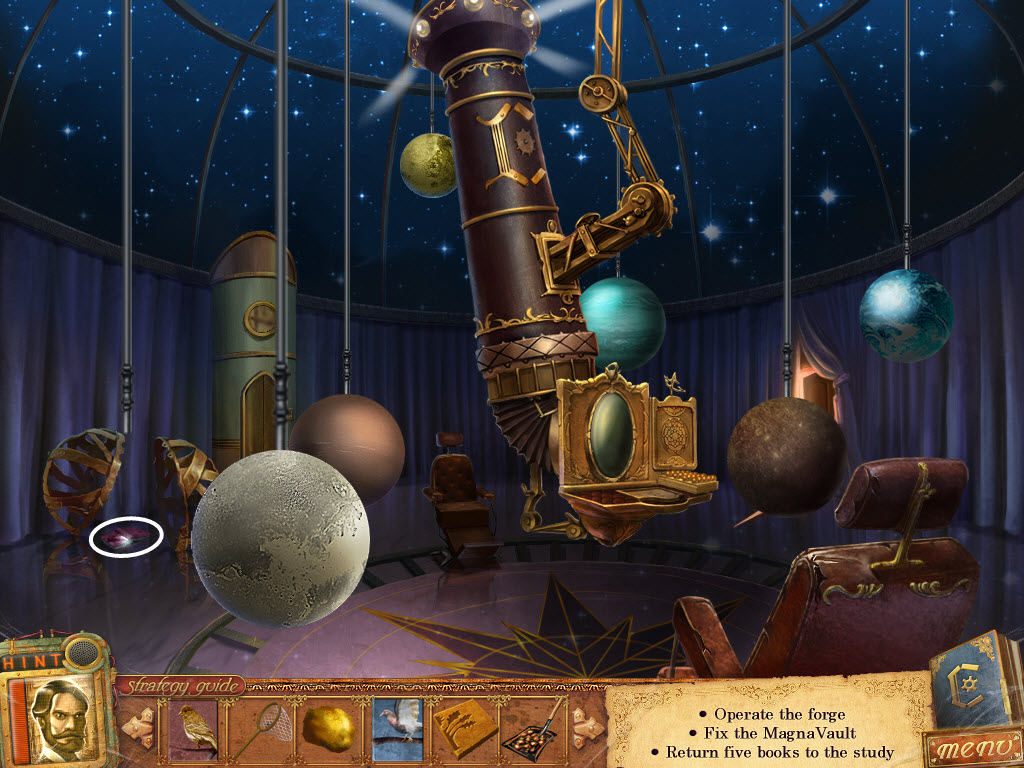Select the gold nugget inventory item
This screenshot has height=768, width=1024.
(x=328, y=728)
